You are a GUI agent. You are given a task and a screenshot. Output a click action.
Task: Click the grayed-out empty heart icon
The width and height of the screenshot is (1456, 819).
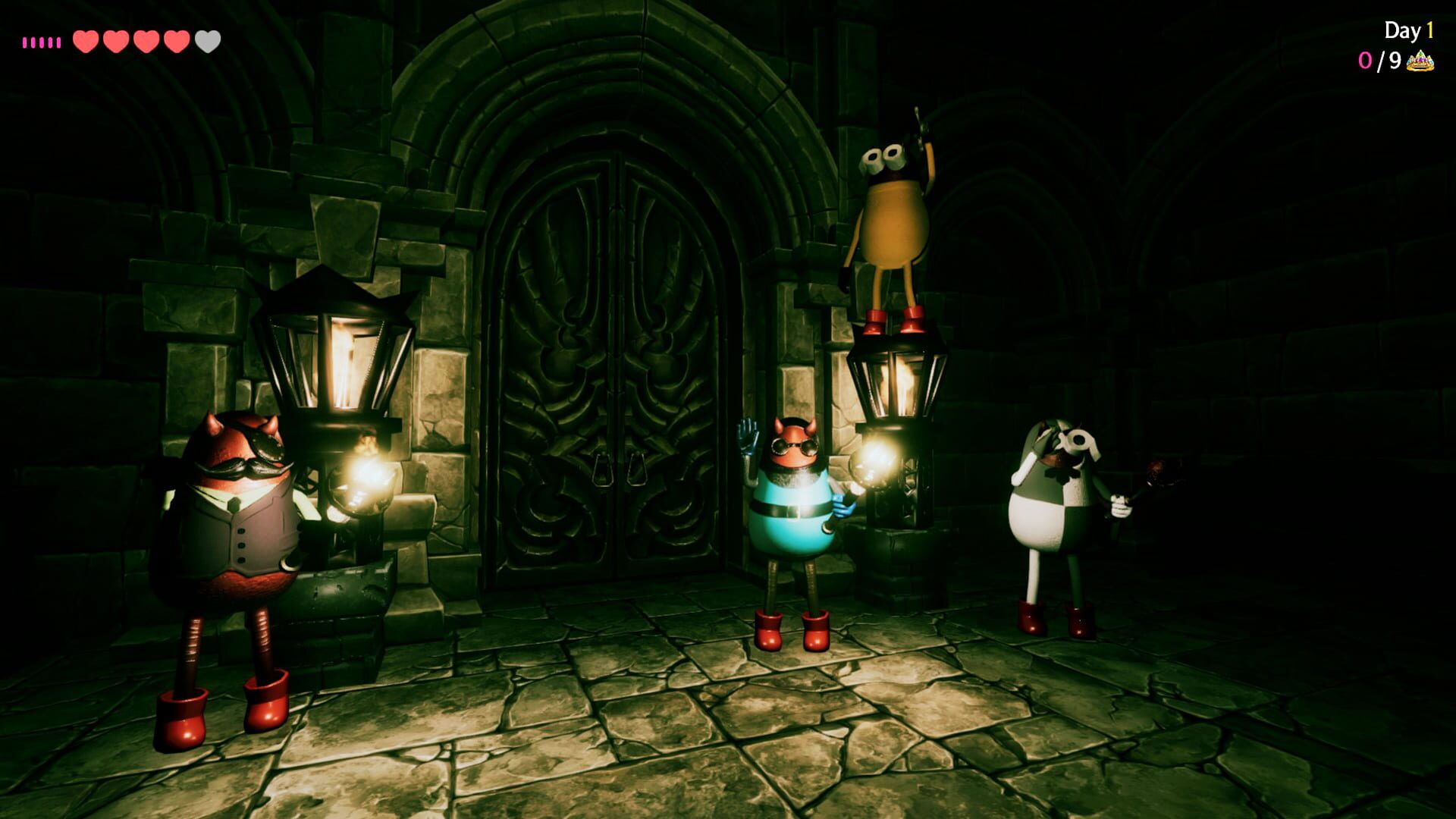pyautogui.click(x=206, y=42)
